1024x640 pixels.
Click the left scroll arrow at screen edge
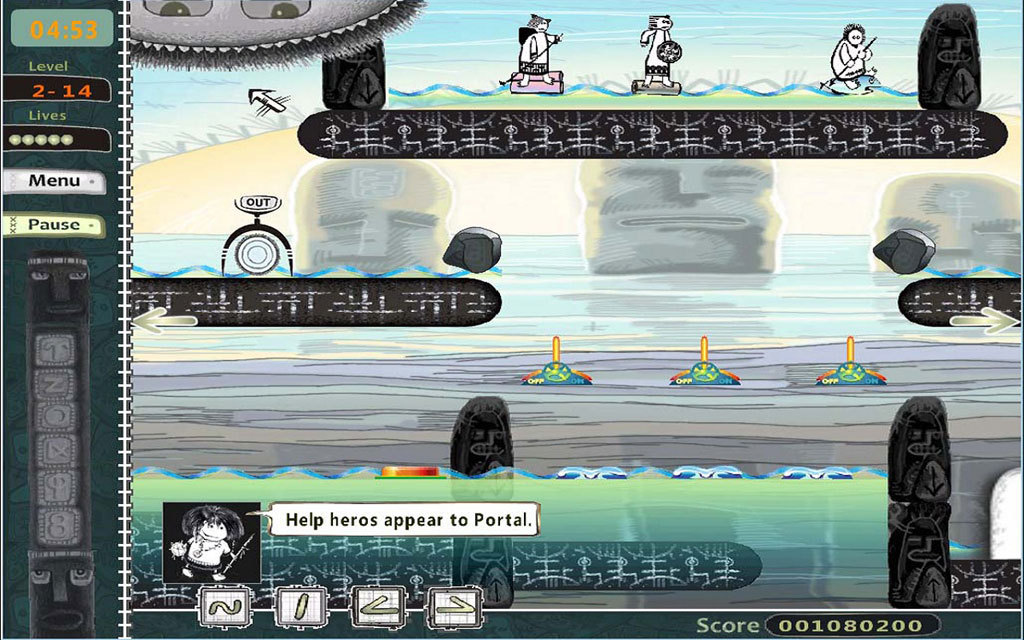[x=164, y=321]
